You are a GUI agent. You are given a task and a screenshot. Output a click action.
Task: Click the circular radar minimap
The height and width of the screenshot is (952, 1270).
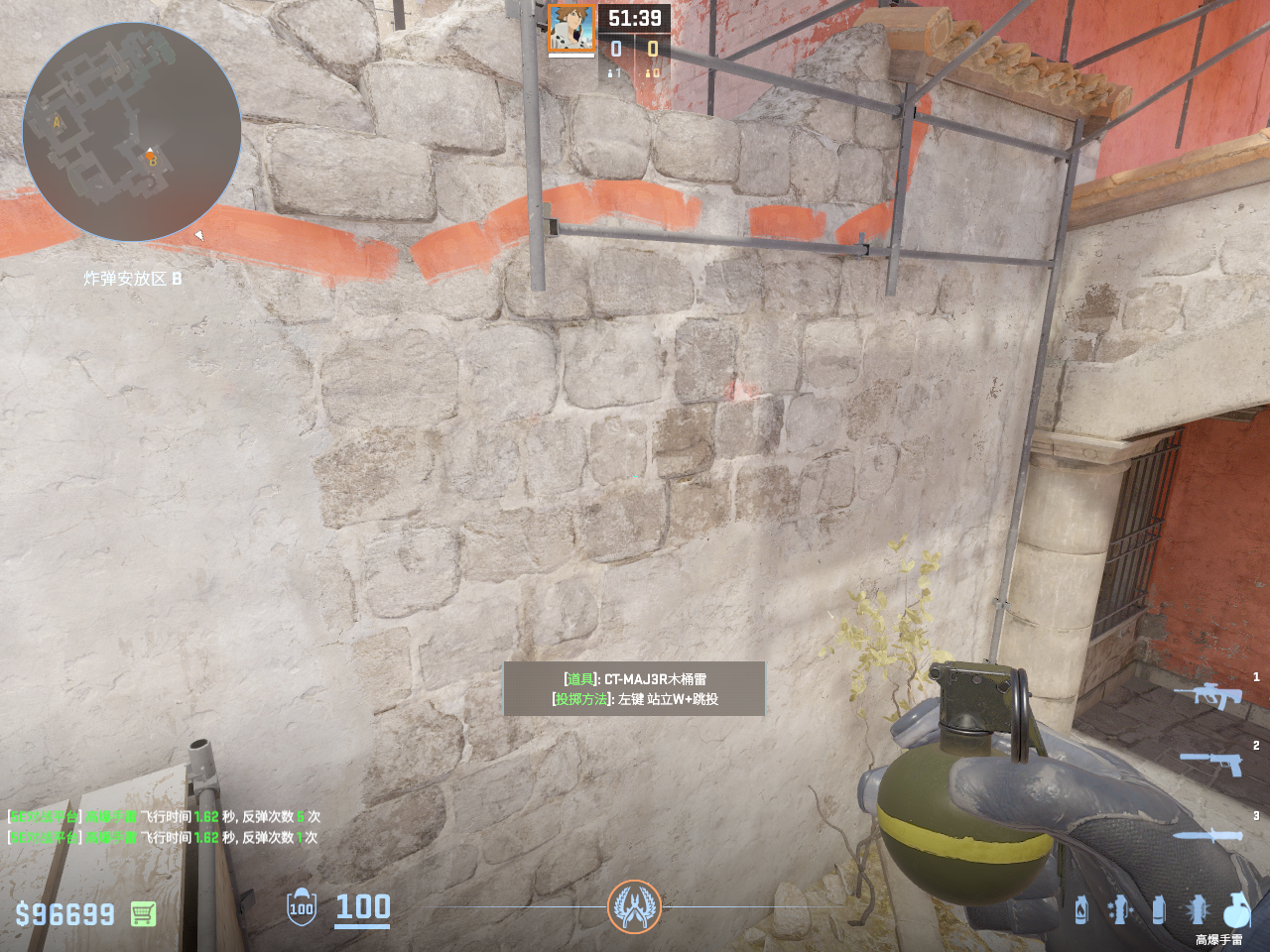[132, 132]
